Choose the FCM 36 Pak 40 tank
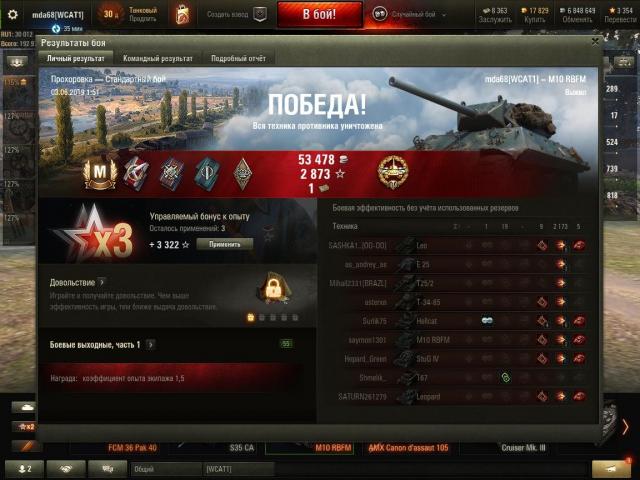Image resolution: width=640 pixels, height=480 pixels. (x=133, y=447)
